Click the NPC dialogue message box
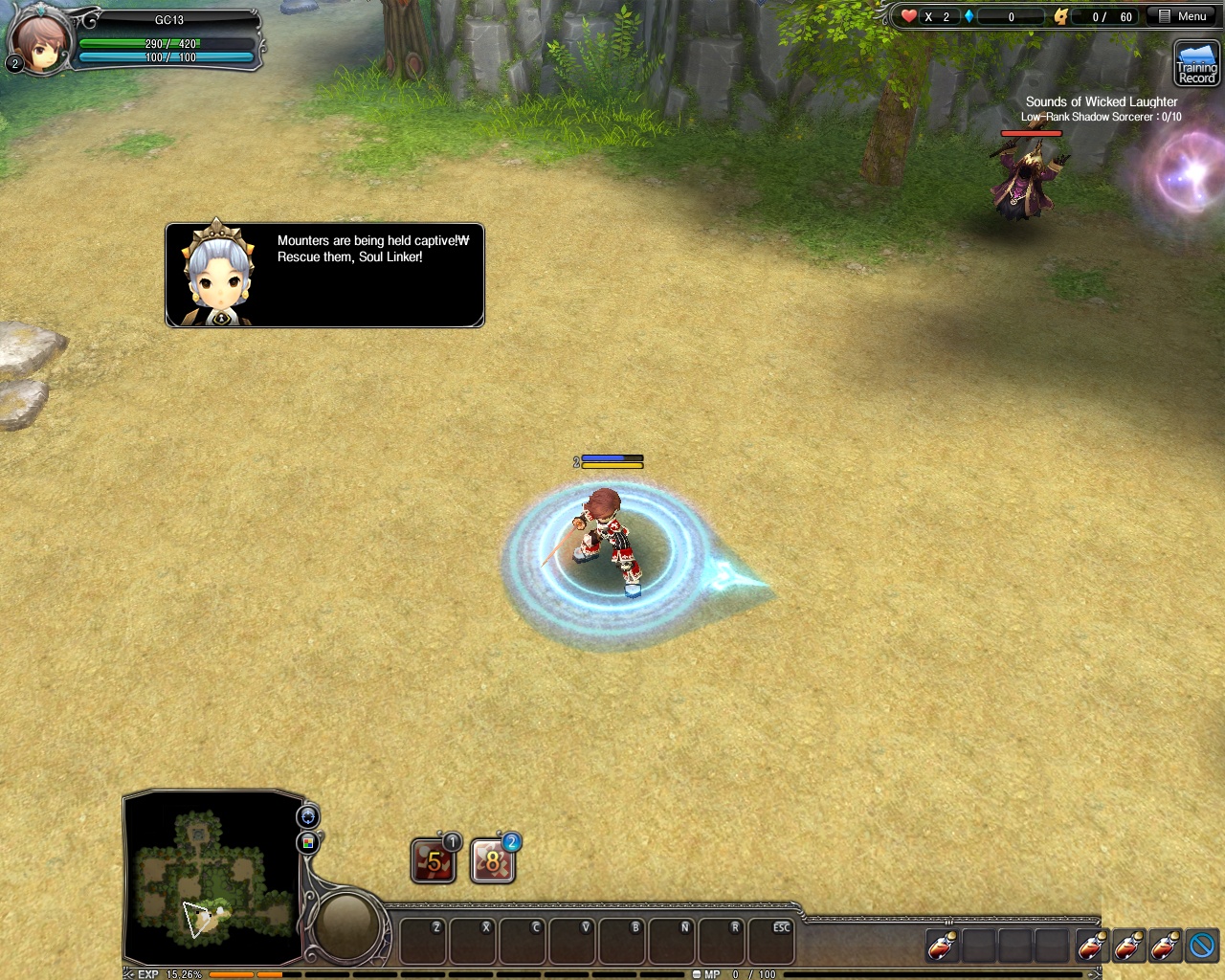Screen dimensions: 1225x980 pyautogui.click(x=324, y=276)
